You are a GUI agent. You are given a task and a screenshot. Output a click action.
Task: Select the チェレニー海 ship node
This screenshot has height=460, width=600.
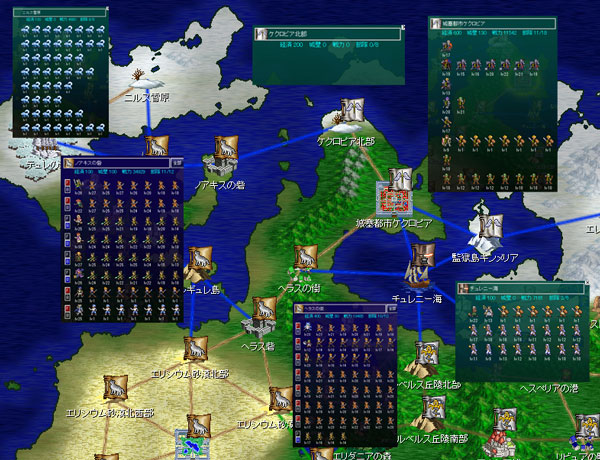pos(418,270)
